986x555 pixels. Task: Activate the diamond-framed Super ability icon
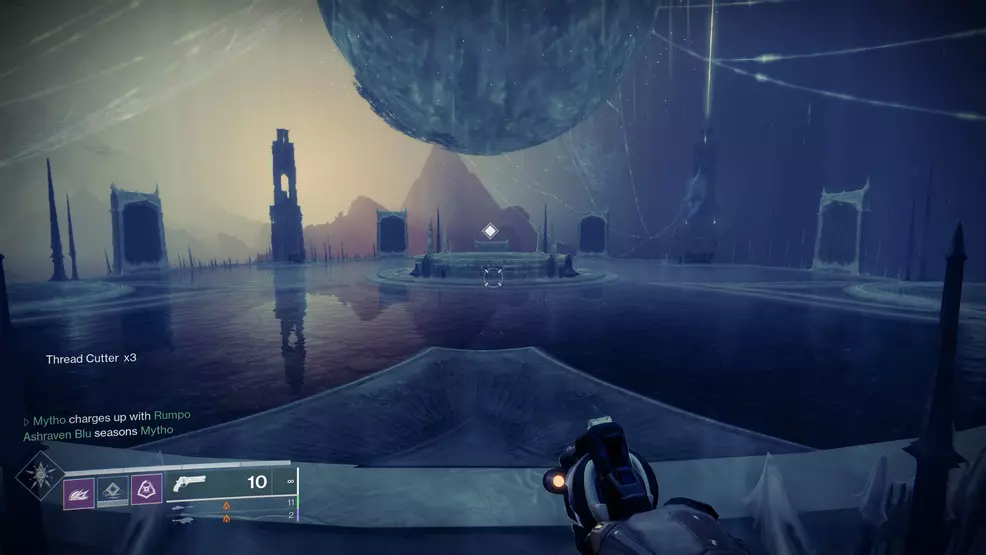tap(40, 475)
